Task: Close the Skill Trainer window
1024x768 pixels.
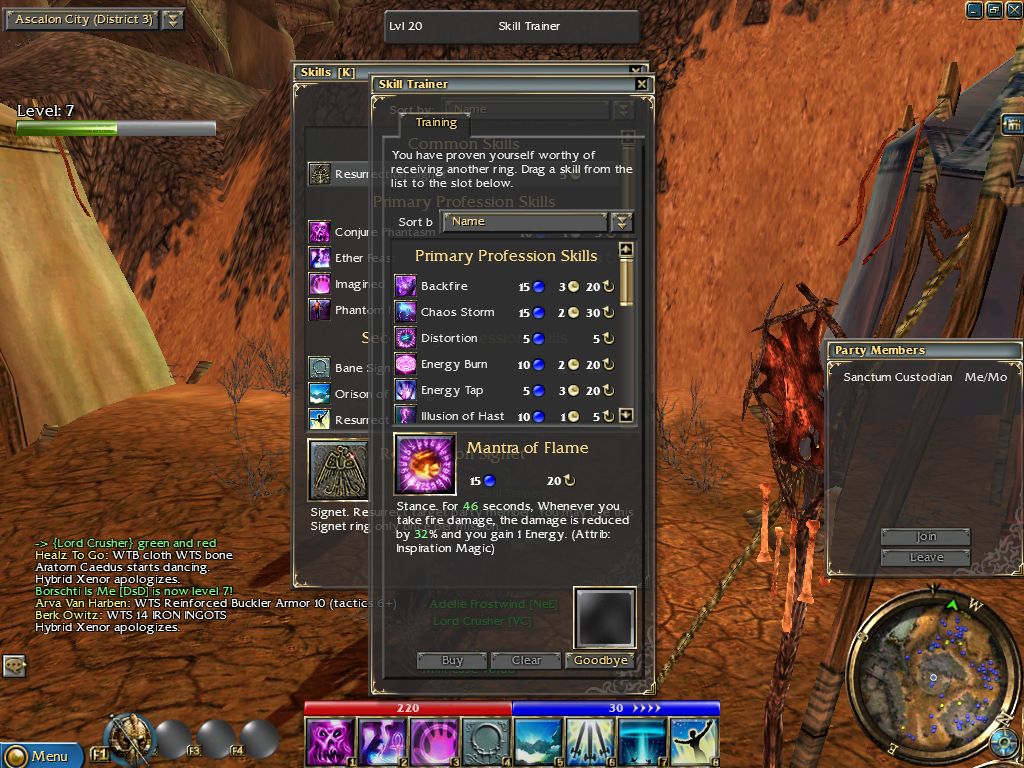Action: (x=641, y=85)
